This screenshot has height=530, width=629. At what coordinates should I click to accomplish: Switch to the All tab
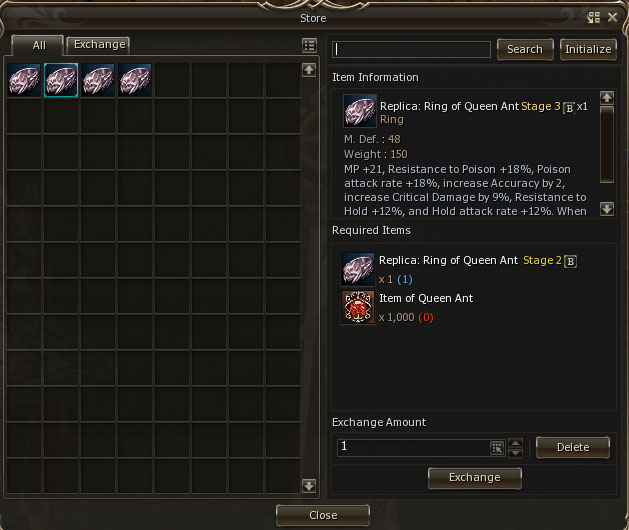[x=37, y=45]
